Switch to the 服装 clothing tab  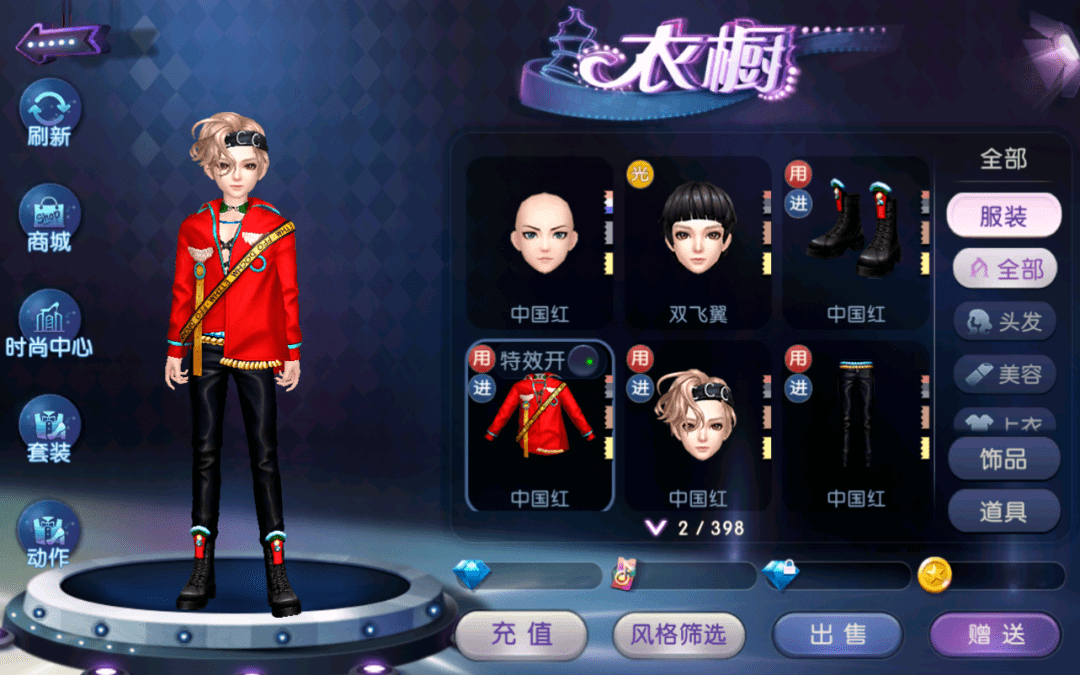(x=1003, y=216)
